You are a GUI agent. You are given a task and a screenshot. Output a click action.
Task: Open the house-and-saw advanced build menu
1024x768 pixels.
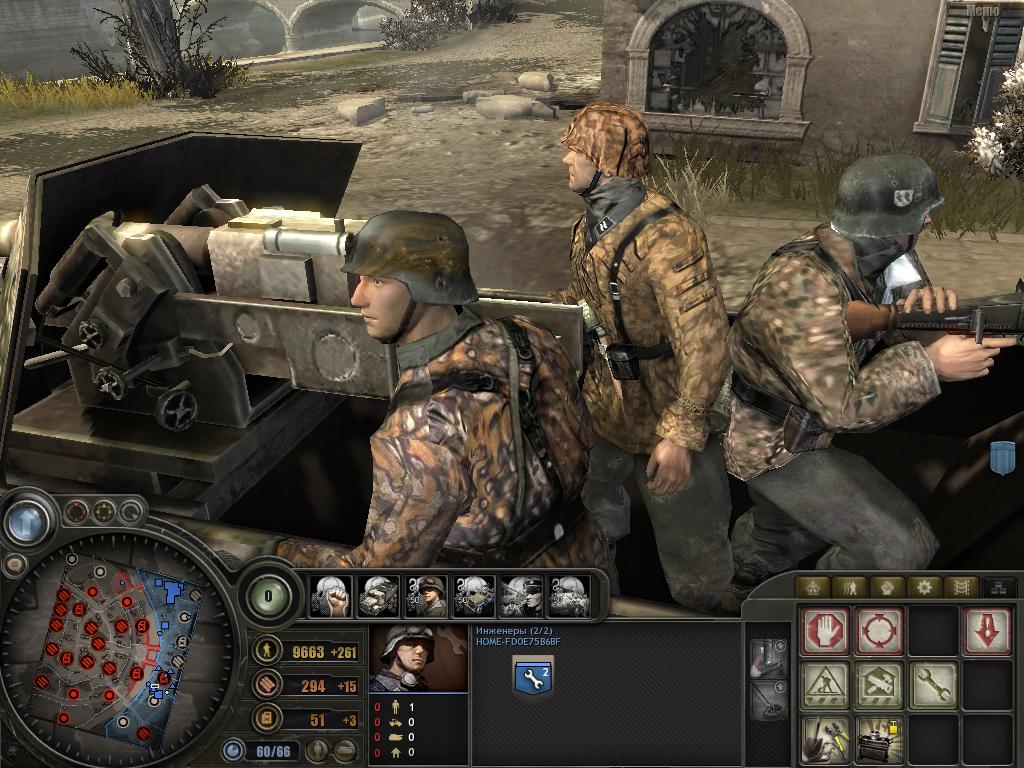click(879, 685)
